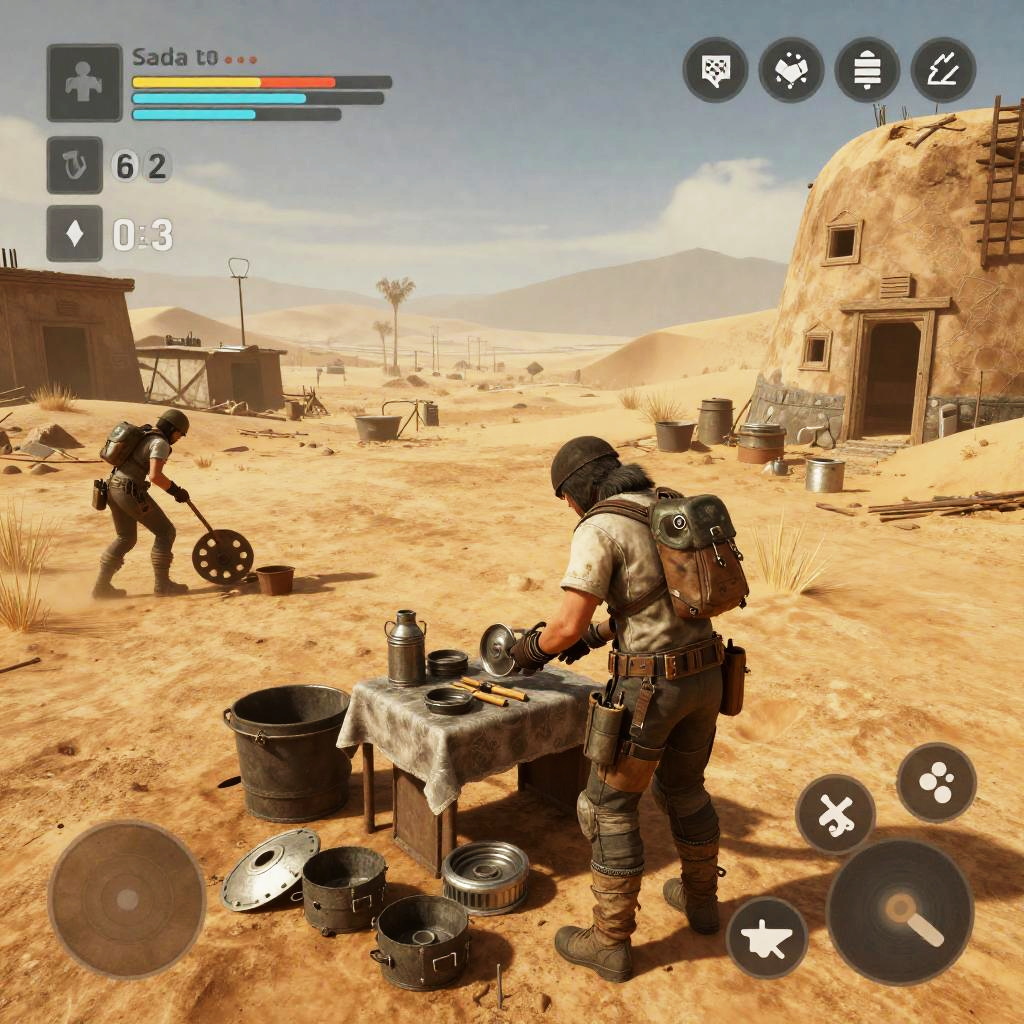Tap the four-dots cluster button
Image resolution: width=1024 pixels, height=1024 pixels.
936,782
